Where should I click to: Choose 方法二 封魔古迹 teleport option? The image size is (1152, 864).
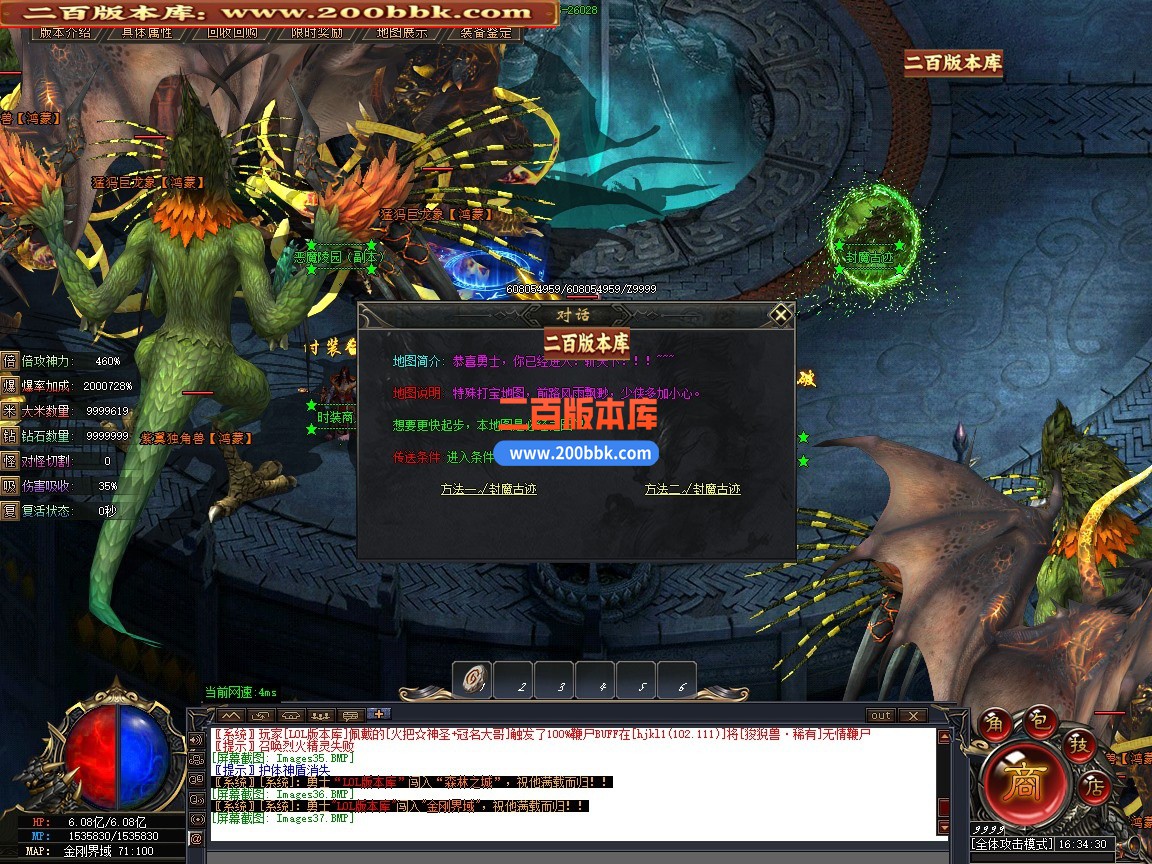692,489
